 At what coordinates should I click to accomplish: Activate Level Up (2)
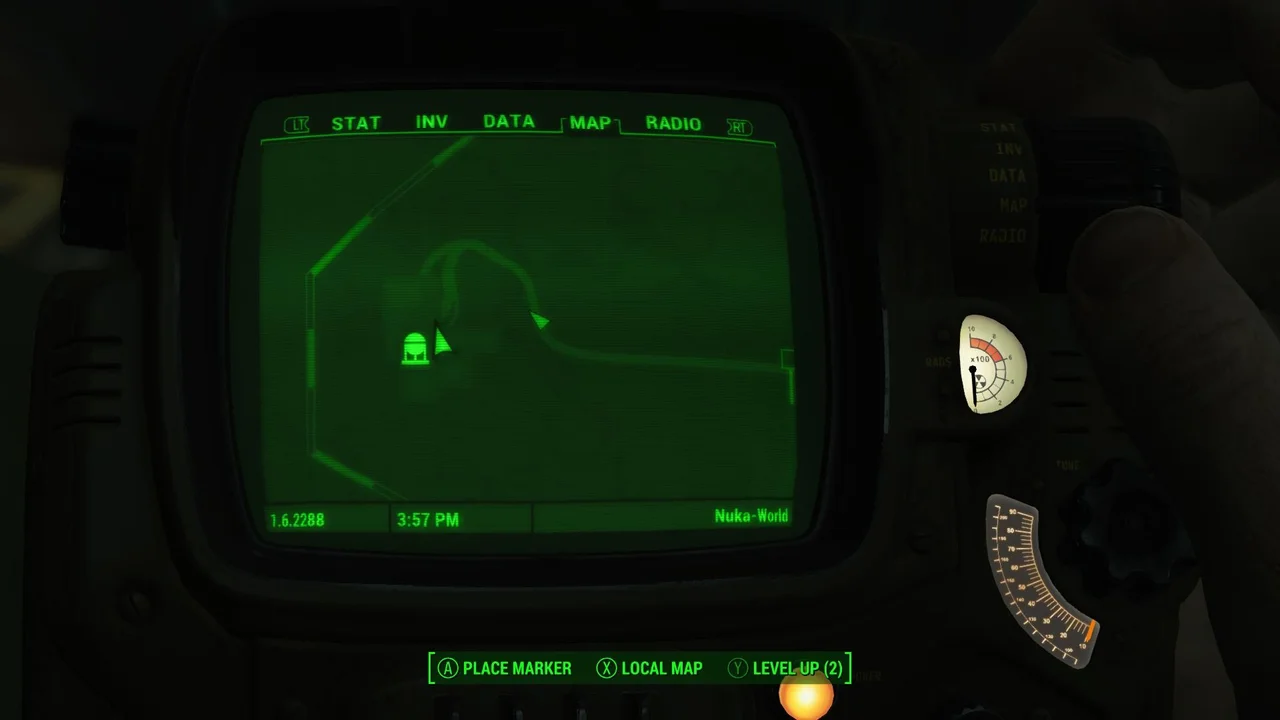click(797, 668)
